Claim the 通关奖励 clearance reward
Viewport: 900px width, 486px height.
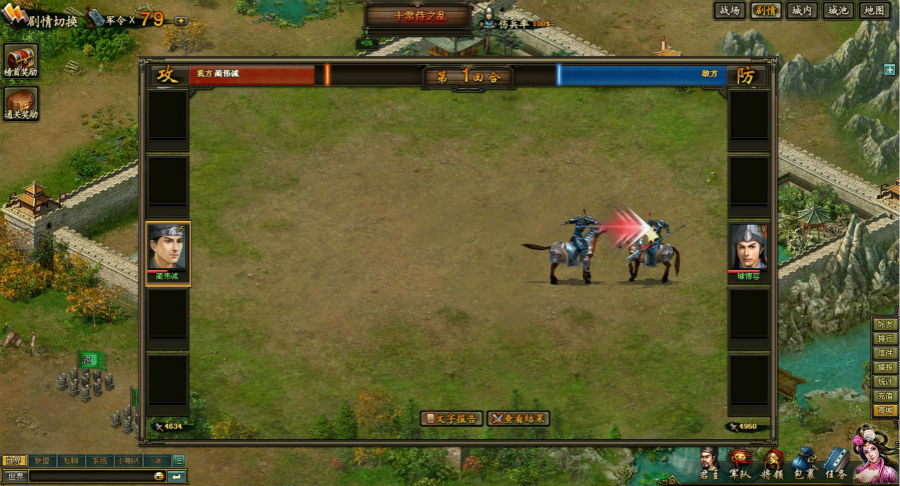20,104
